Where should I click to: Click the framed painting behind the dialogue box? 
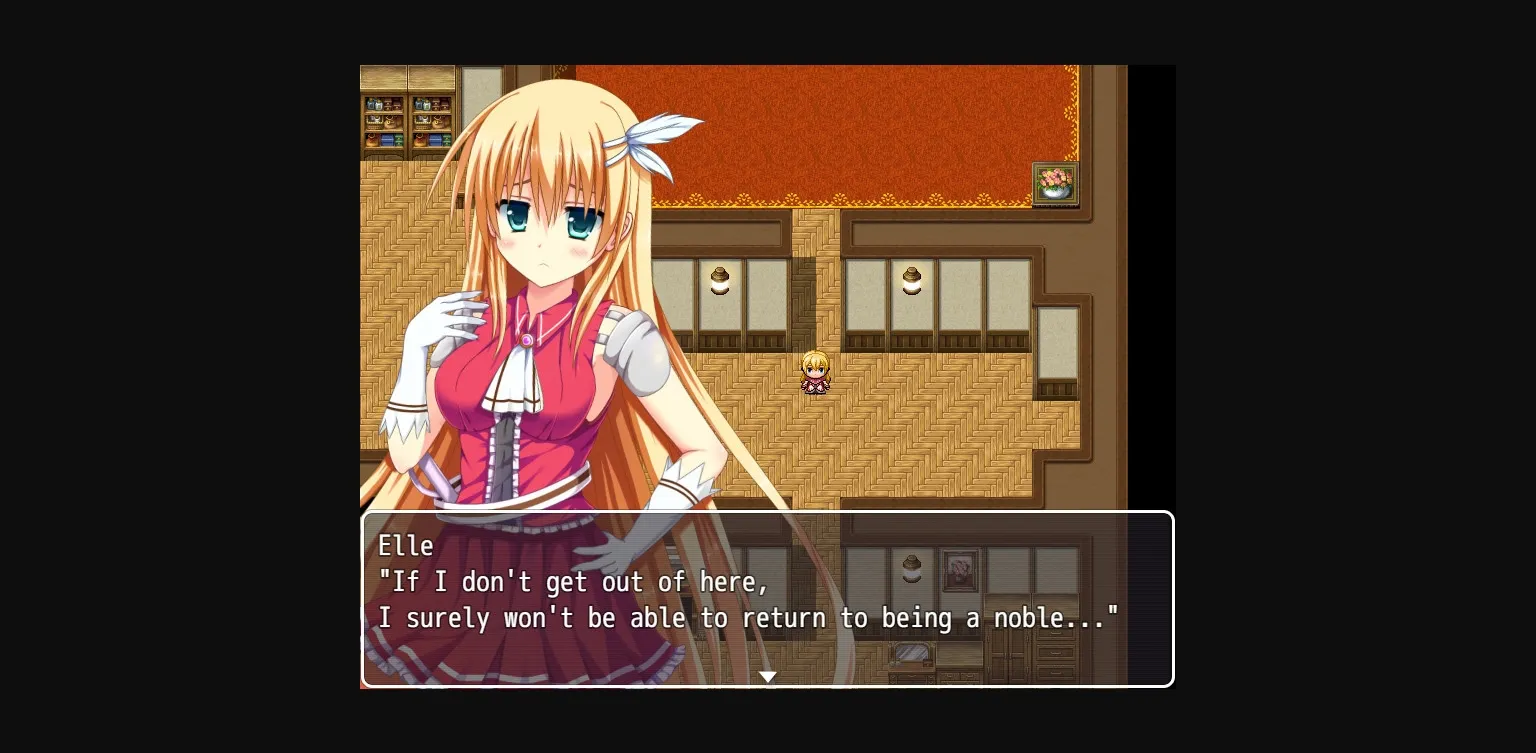pos(960,568)
